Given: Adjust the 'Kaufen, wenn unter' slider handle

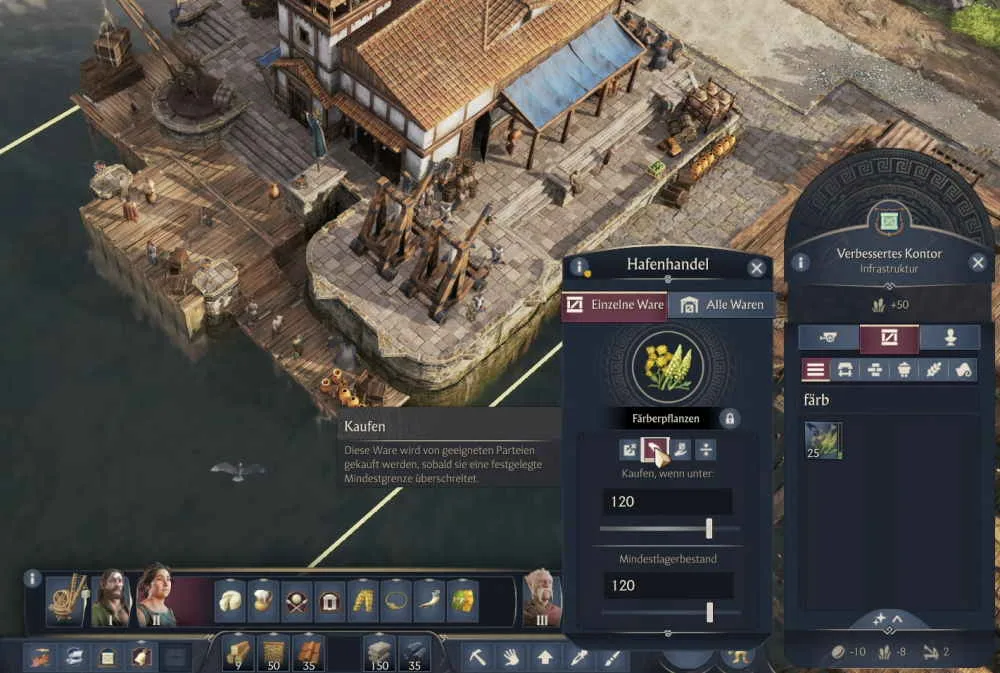Looking at the screenshot, I should pyautogui.click(x=709, y=528).
